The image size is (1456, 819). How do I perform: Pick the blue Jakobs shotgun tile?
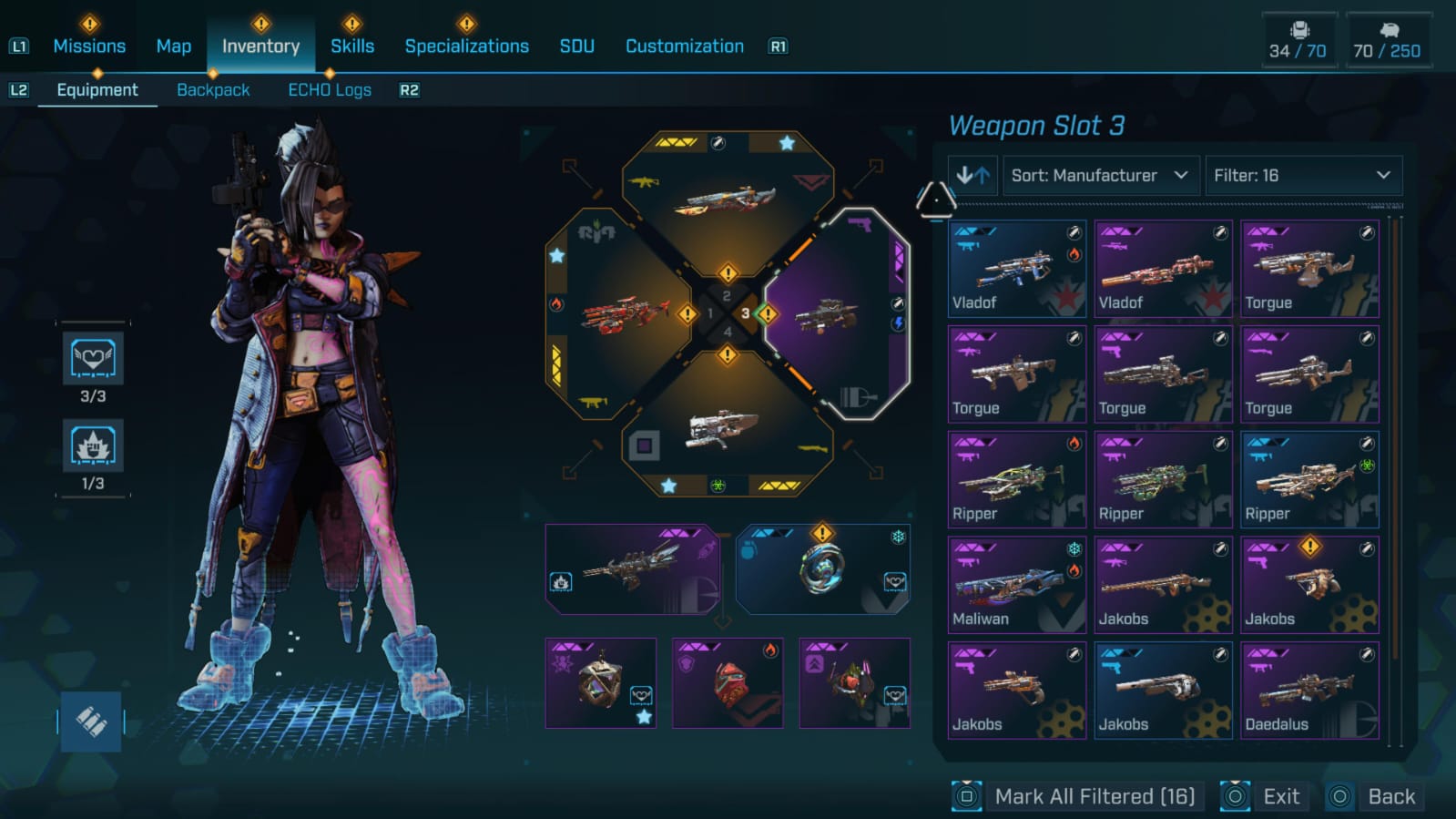[1163, 691]
